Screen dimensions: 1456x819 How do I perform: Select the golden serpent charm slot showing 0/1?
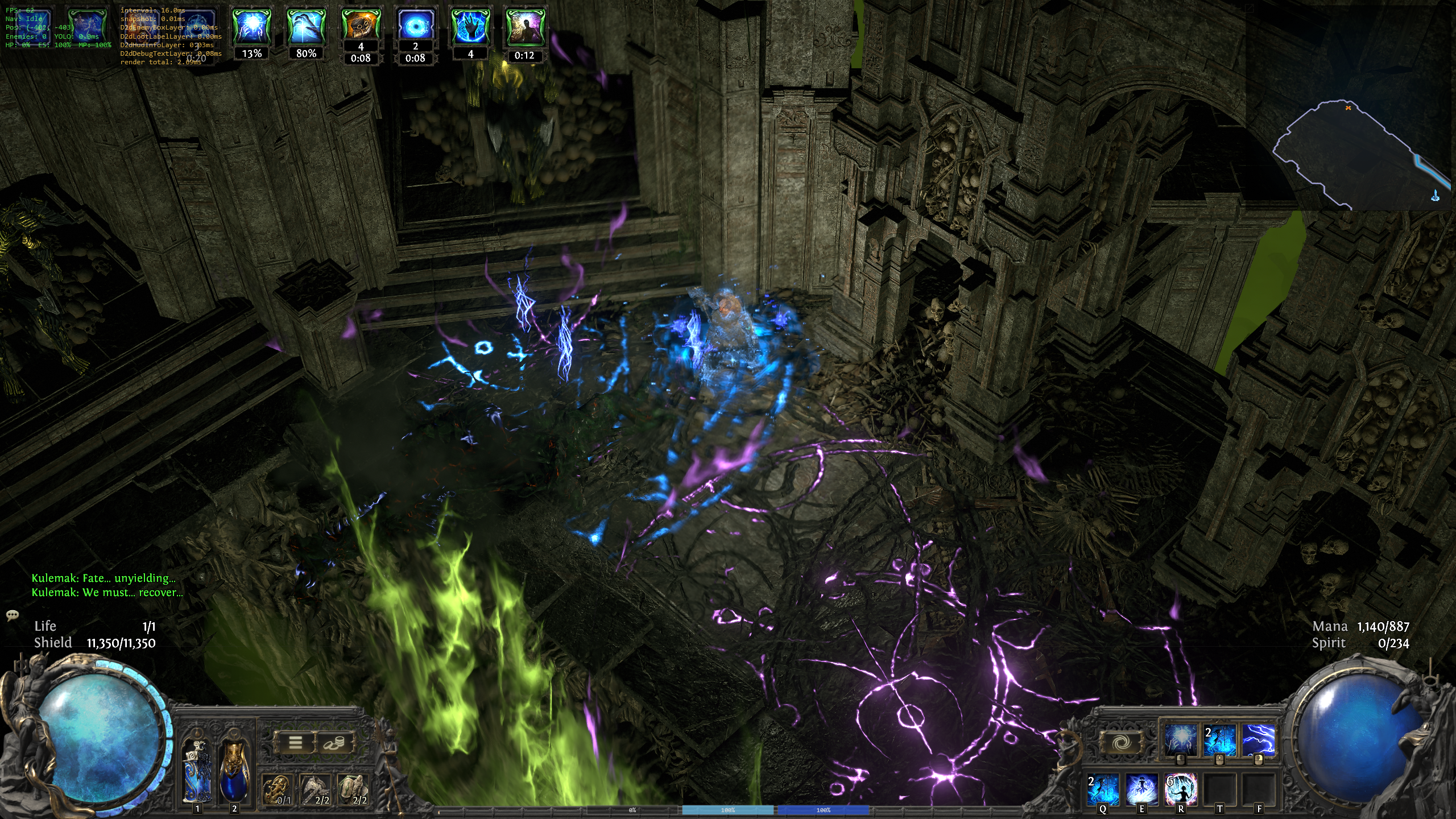[x=277, y=789]
